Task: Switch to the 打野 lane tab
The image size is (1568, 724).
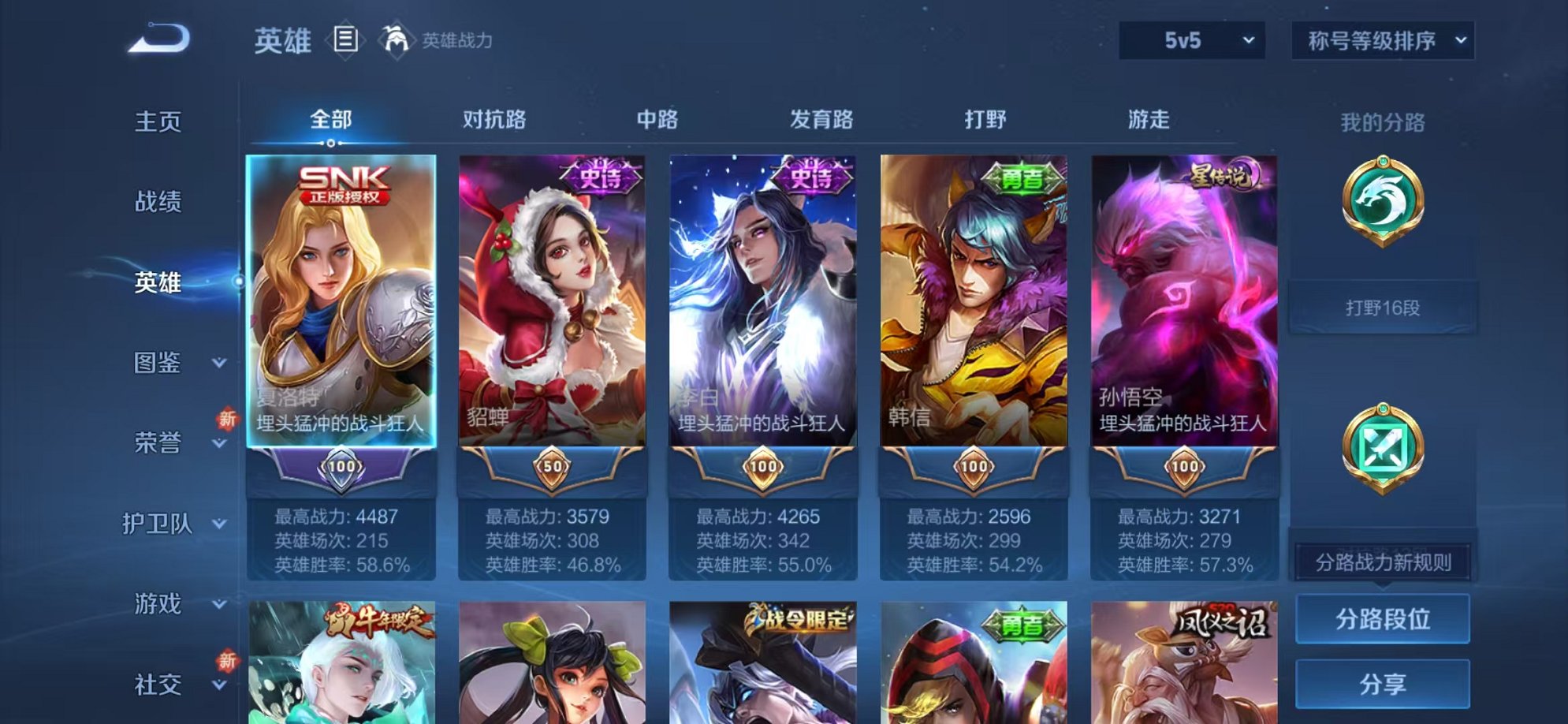Action: (985, 120)
